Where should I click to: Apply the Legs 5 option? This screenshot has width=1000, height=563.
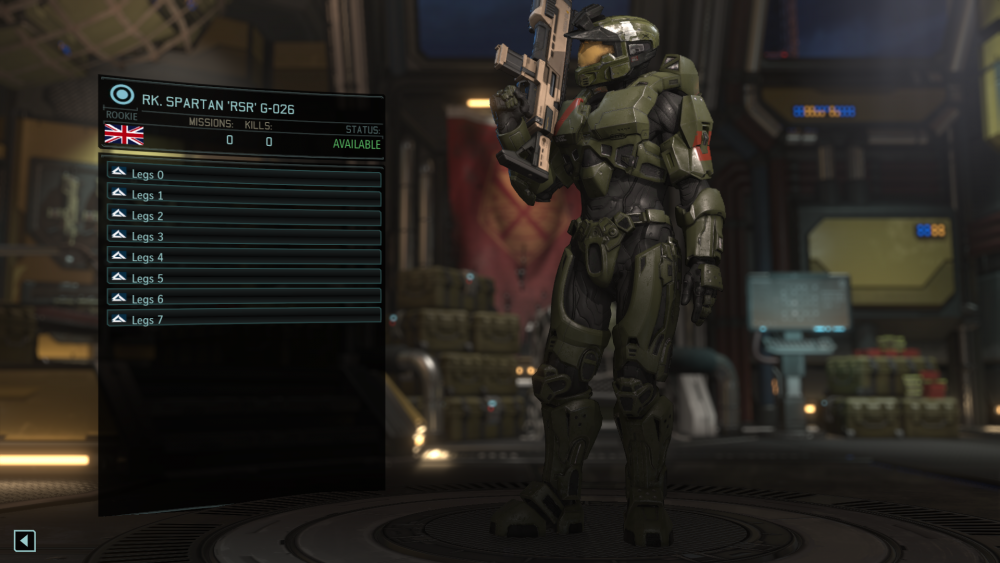[x=244, y=278]
